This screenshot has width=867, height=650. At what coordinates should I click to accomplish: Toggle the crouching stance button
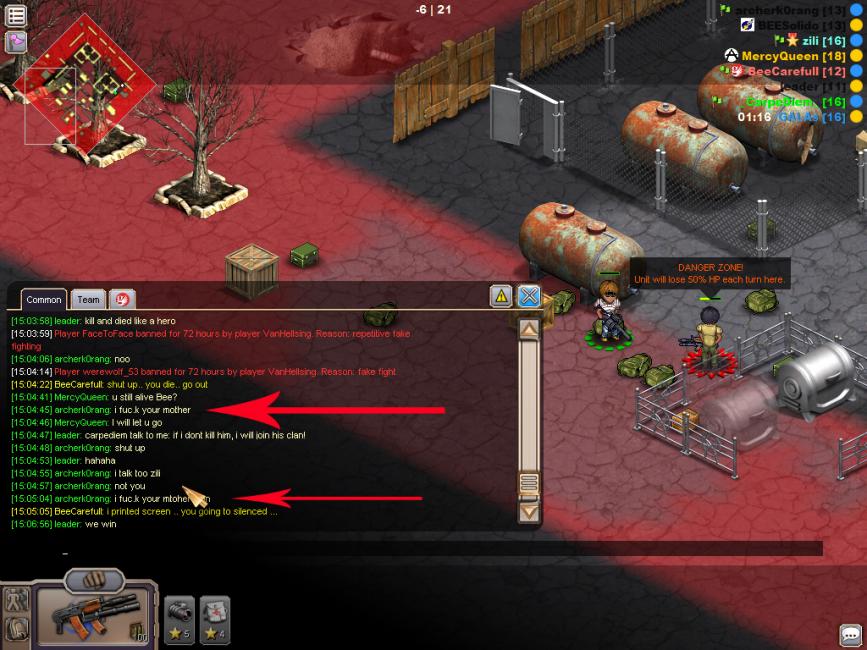[x=16, y=629]
